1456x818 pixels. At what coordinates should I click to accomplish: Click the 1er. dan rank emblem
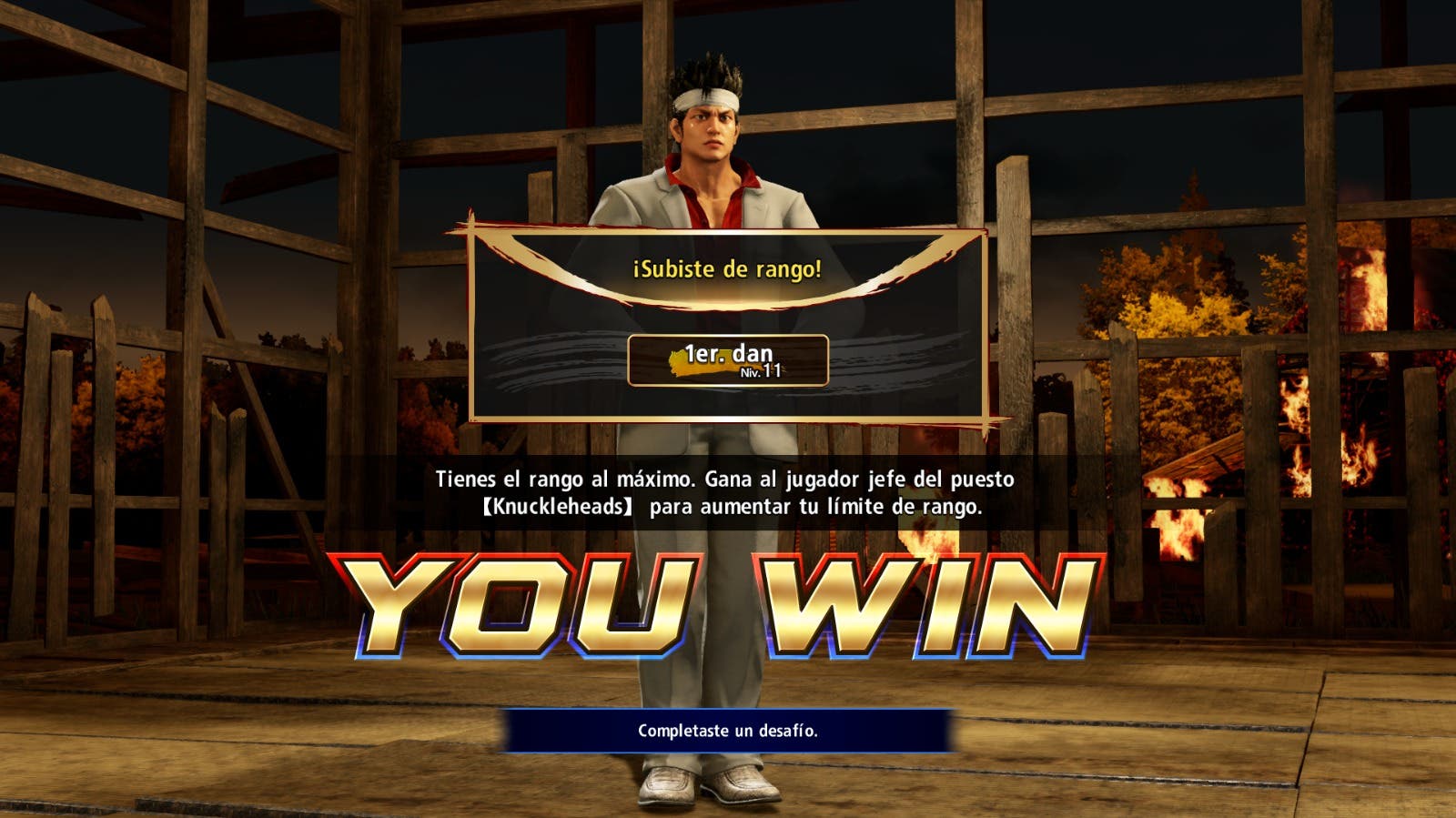coord(728,359)
